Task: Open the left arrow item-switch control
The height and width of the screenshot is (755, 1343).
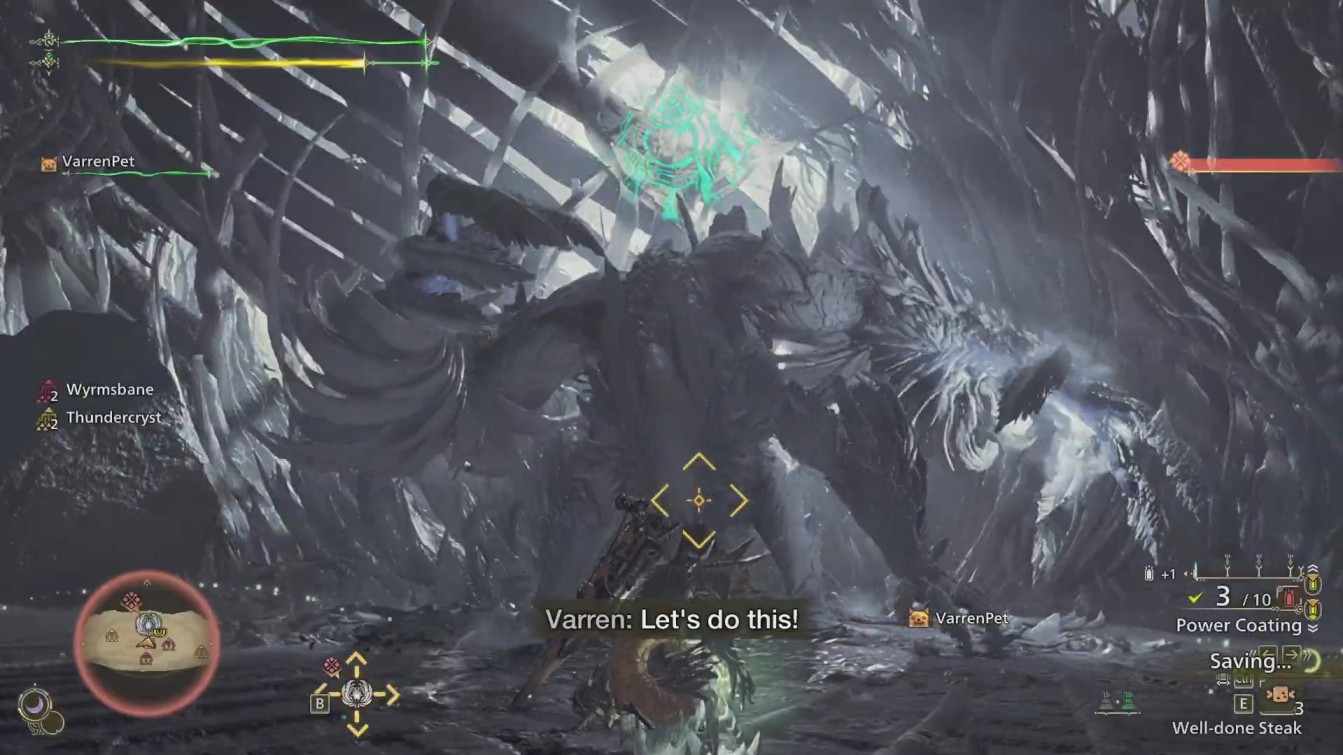Action: [x=1266, y=653]
